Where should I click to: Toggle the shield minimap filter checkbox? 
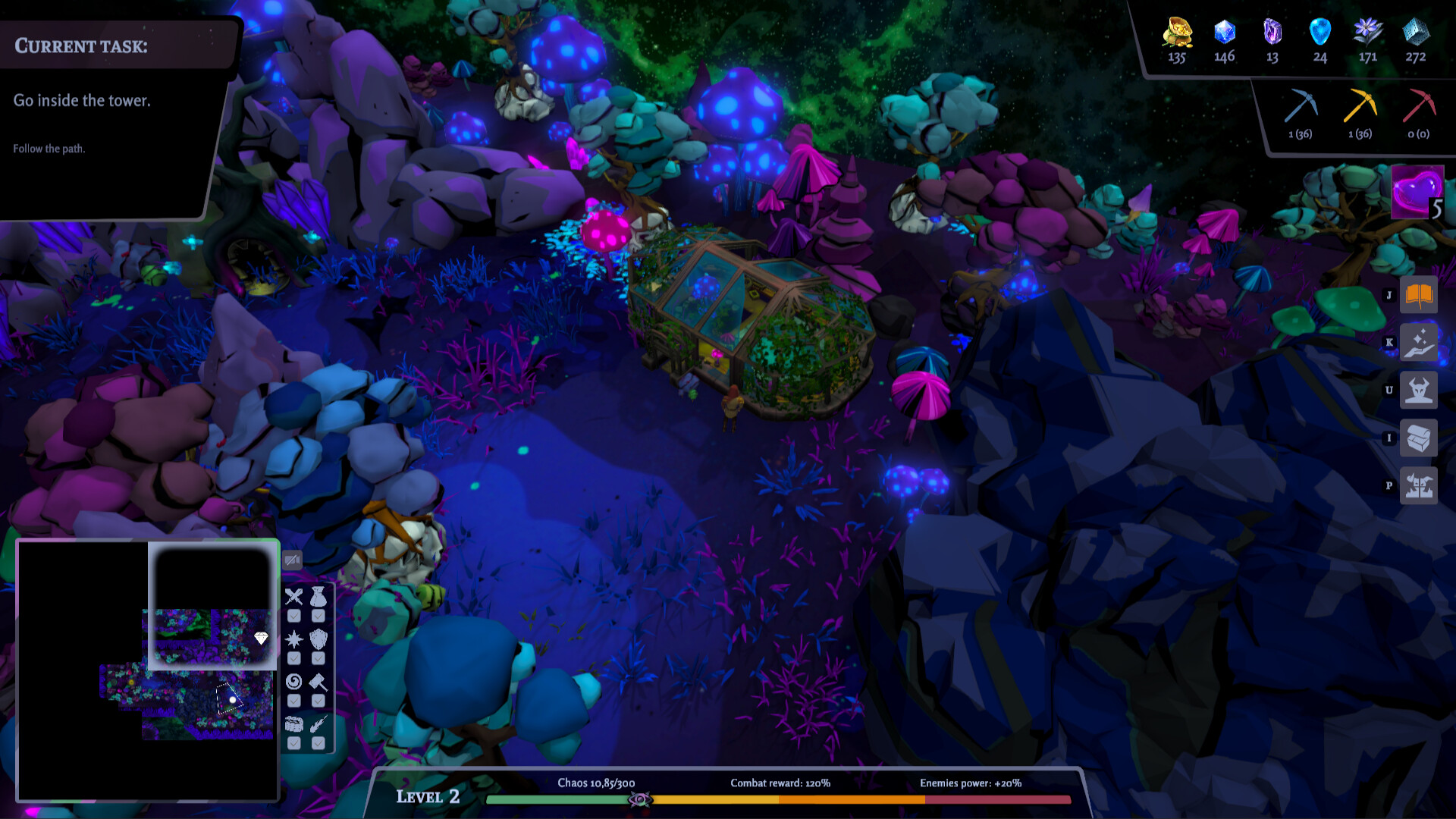318,658
